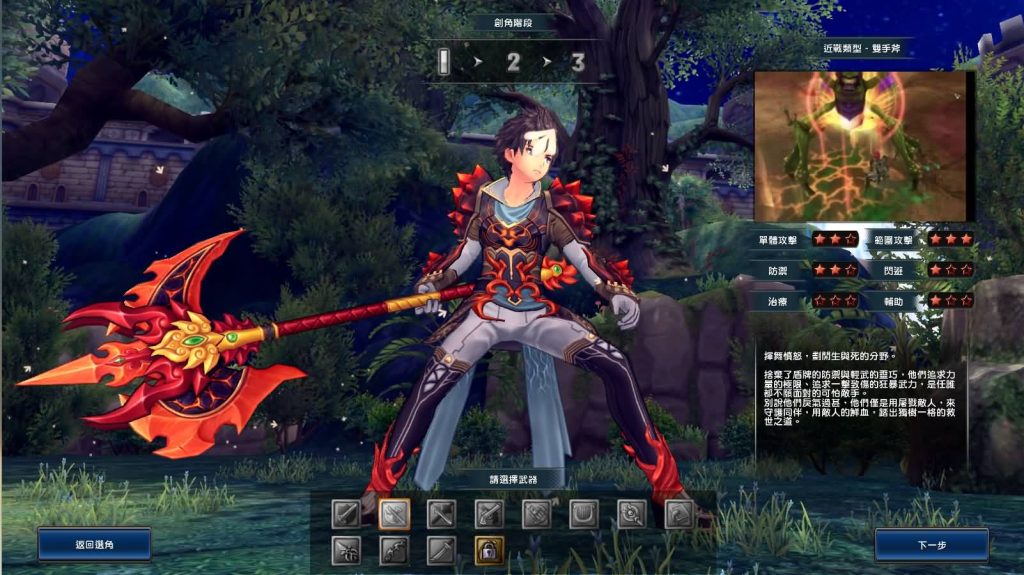This screenshot has height=575, width=1024.
Task: Pick the dual blades weapon icon
Action: coord(442,514)
